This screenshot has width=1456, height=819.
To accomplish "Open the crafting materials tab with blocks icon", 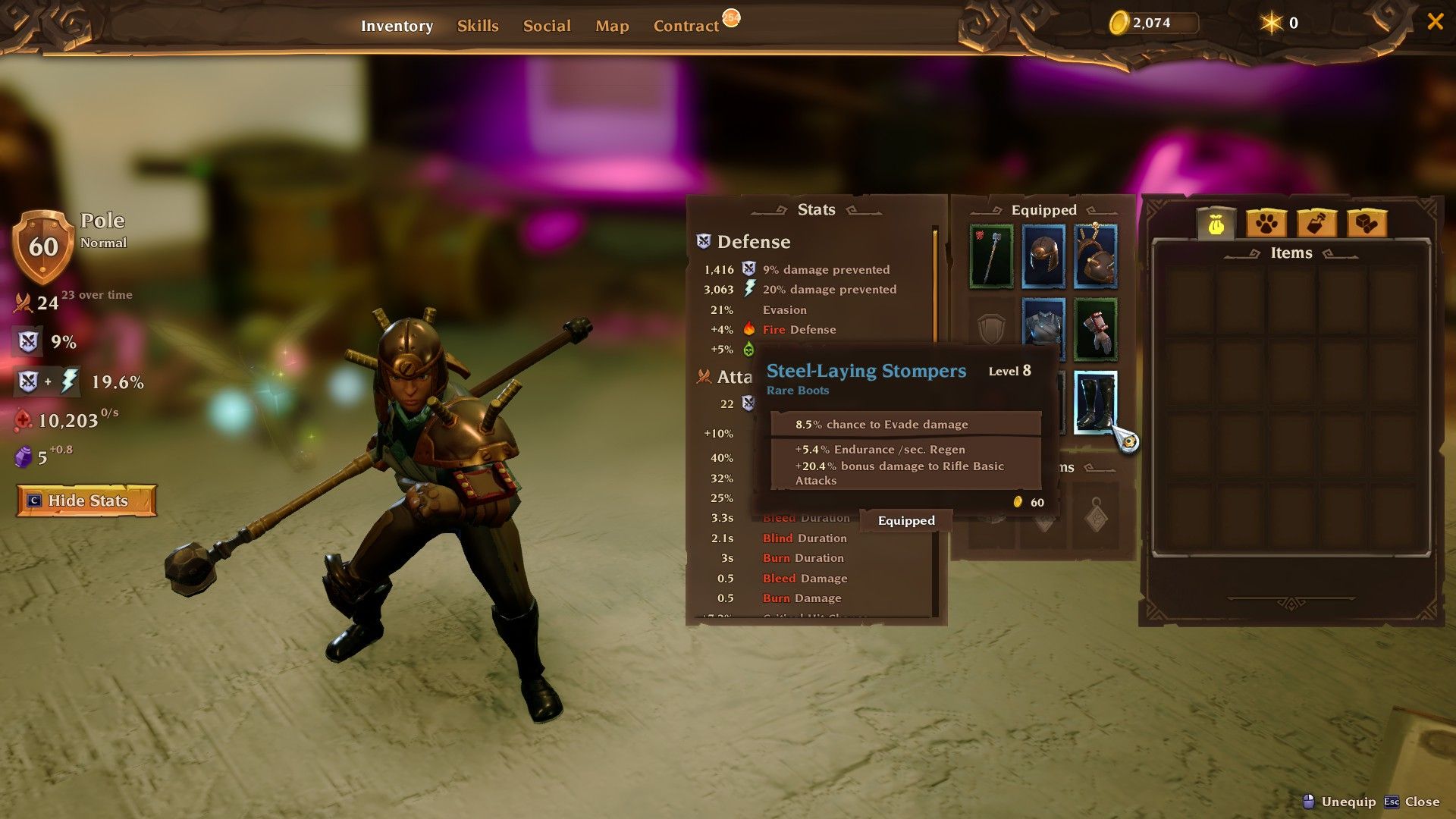I will (1366, 223).
